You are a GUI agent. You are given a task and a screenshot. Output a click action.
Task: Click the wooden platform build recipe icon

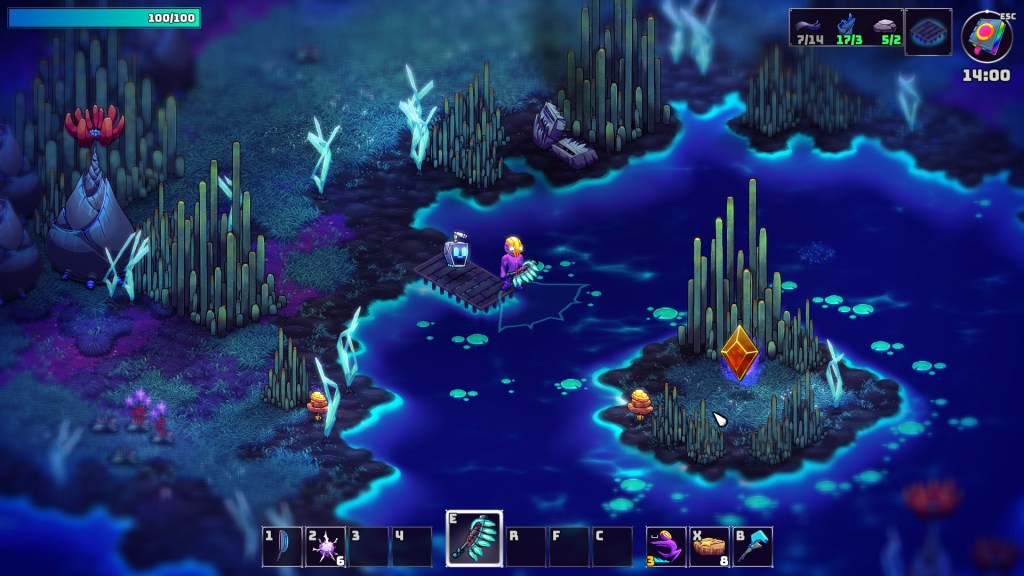coord(928,31)
